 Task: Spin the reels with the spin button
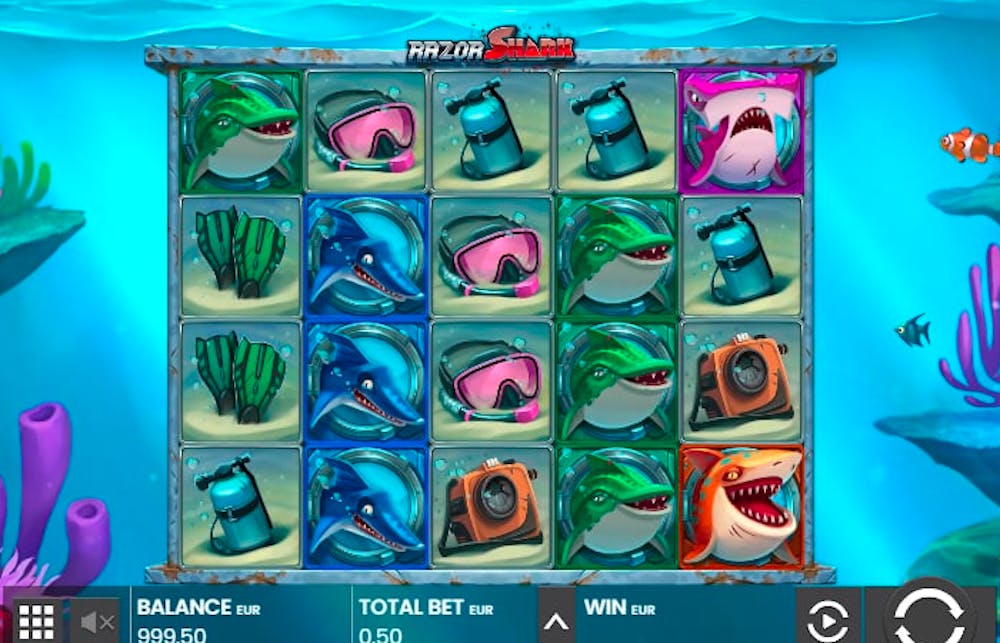pyautogui.click(x=928, y=615)
